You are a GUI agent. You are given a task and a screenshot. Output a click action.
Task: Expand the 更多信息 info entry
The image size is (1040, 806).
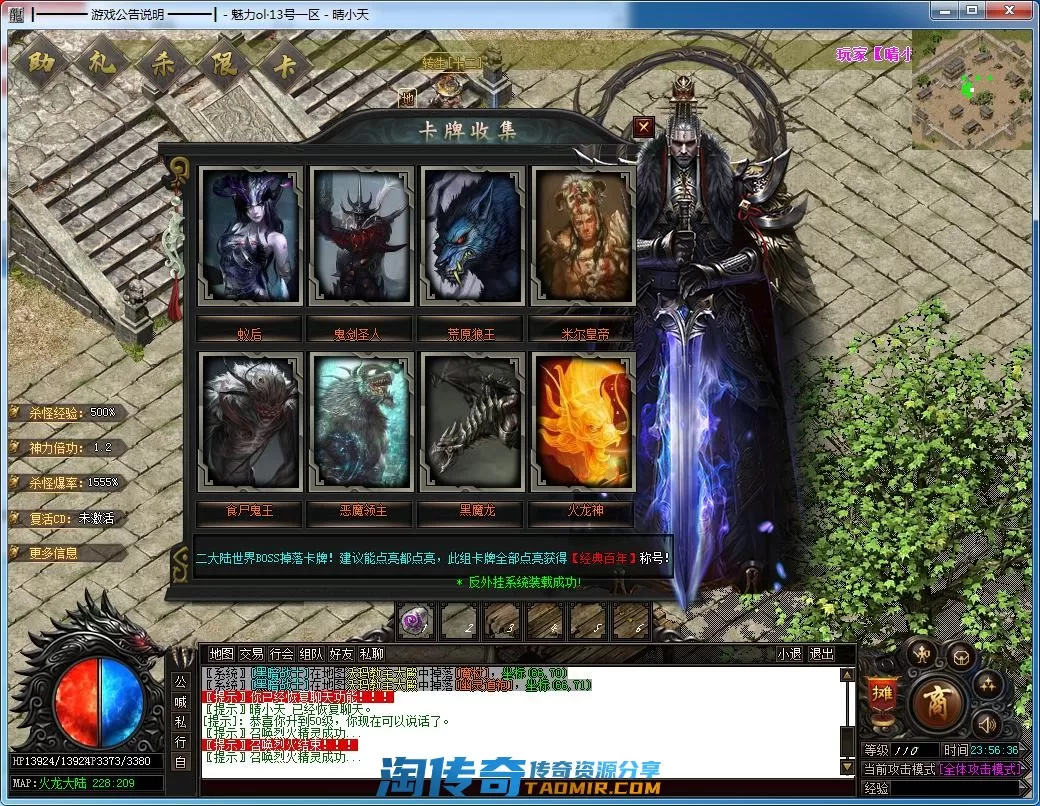(55, 553)
